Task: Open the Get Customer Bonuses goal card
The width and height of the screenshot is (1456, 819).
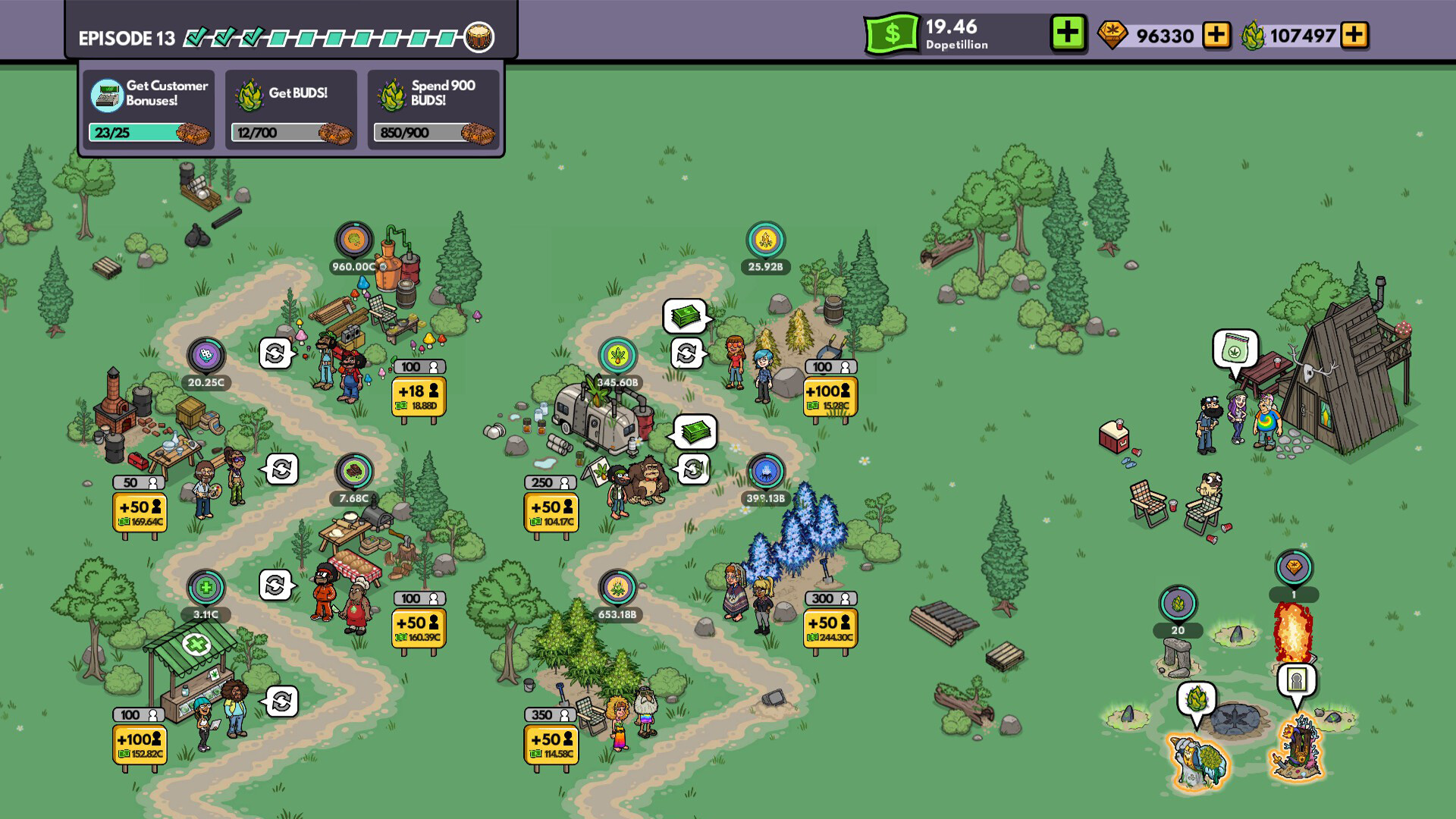Action: point(149,106)
